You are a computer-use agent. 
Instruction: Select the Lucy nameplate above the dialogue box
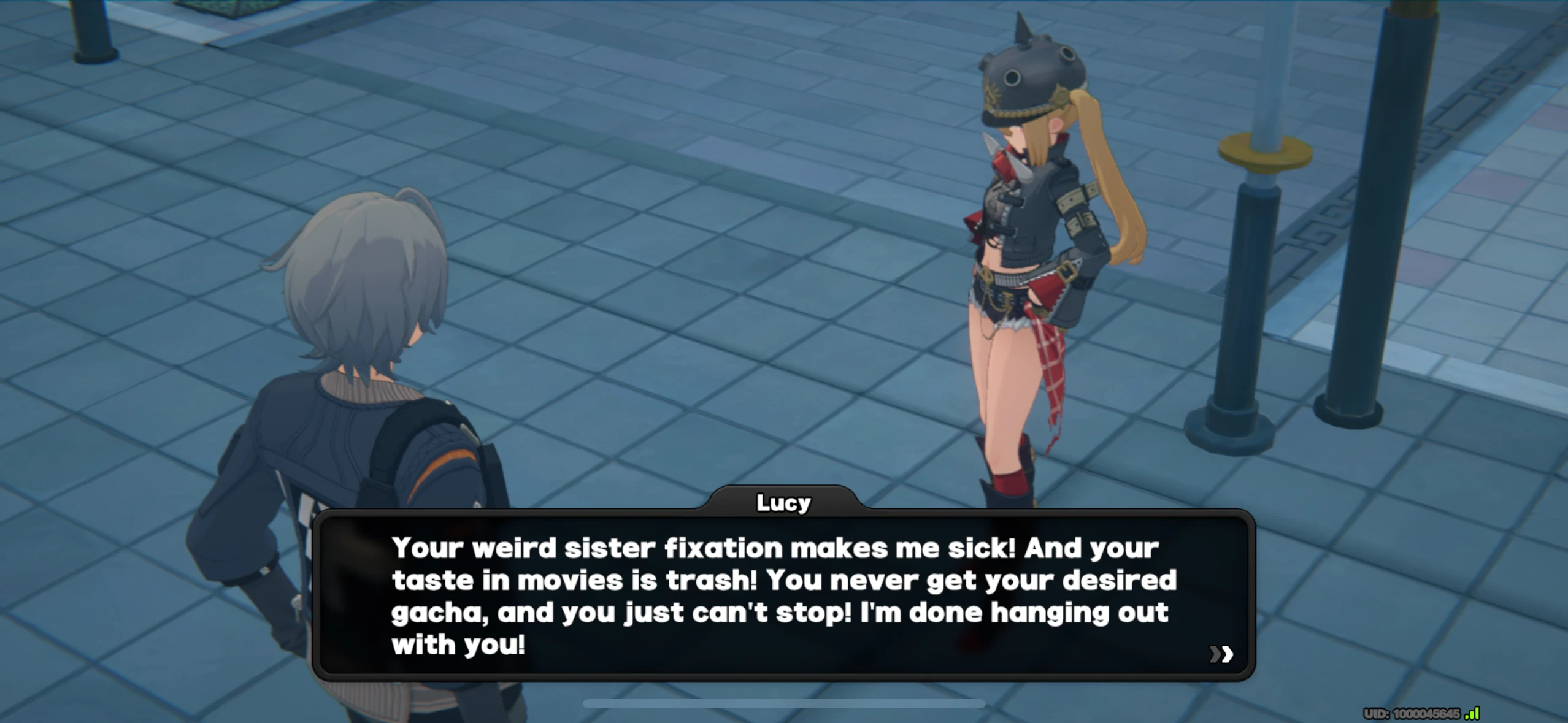pyautogui.click(x=783, y=502)
